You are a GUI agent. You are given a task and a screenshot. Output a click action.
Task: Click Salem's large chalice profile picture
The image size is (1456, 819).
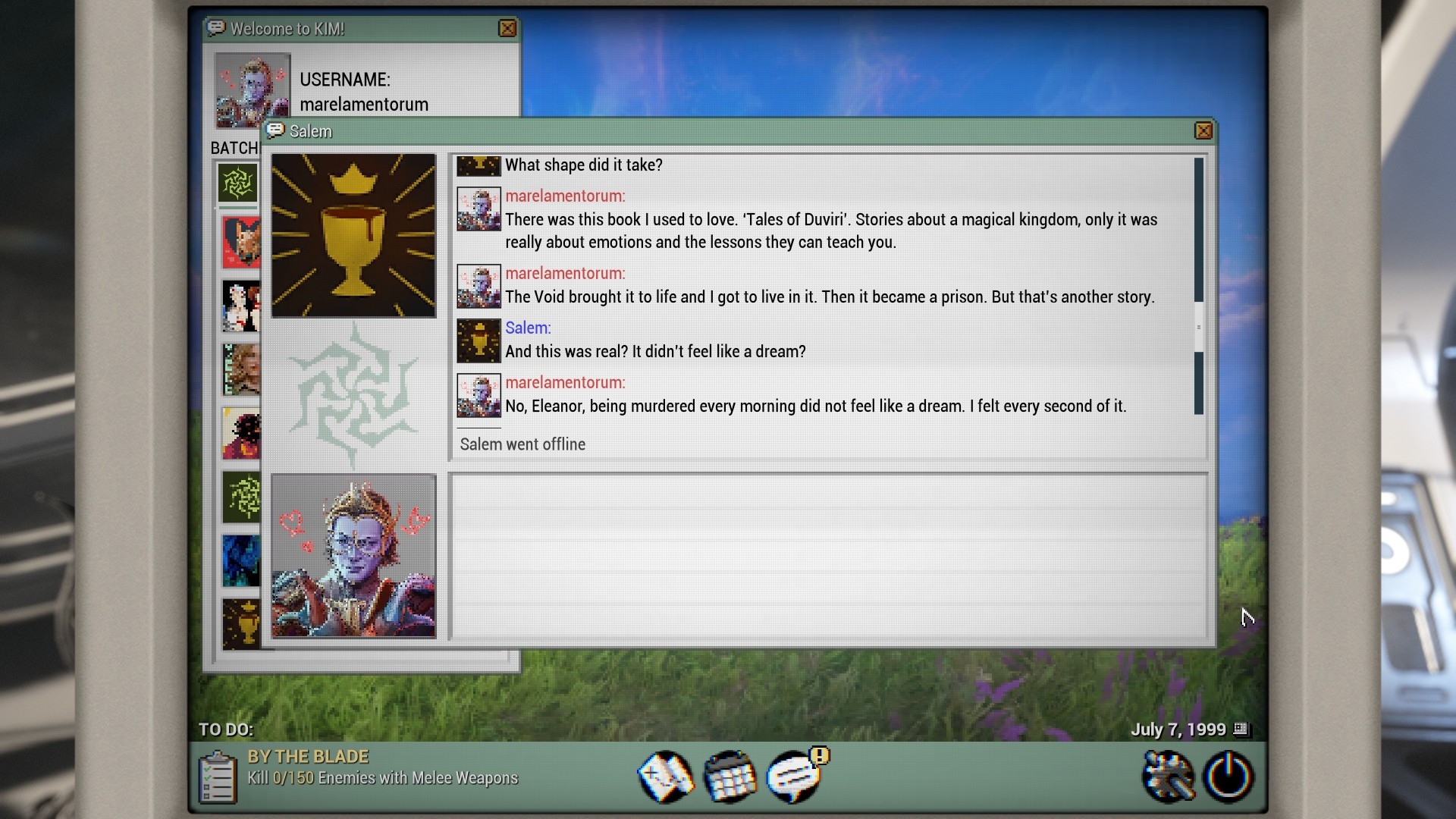(x=353, y=235)
